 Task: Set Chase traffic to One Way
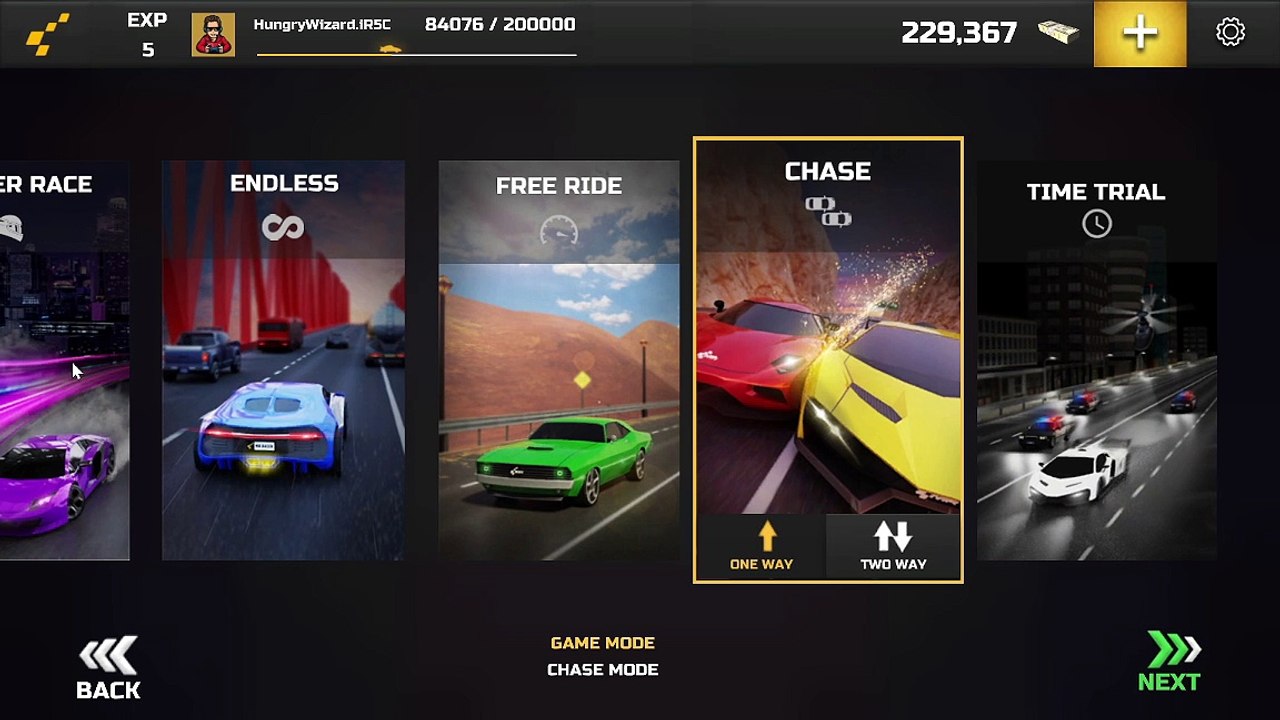(761, 548)
